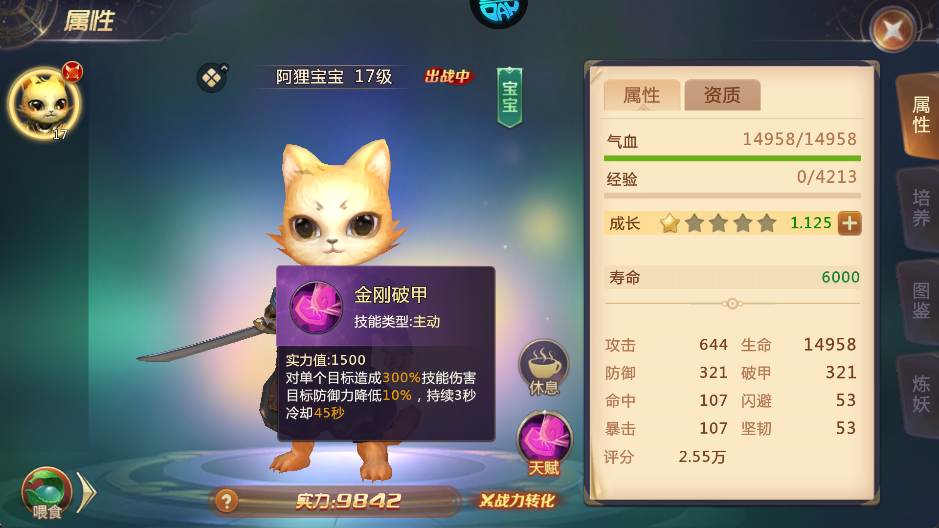Open the 天赋 talent skill icon
This screenshot has height=528, width=939.
tap(544, 444)
